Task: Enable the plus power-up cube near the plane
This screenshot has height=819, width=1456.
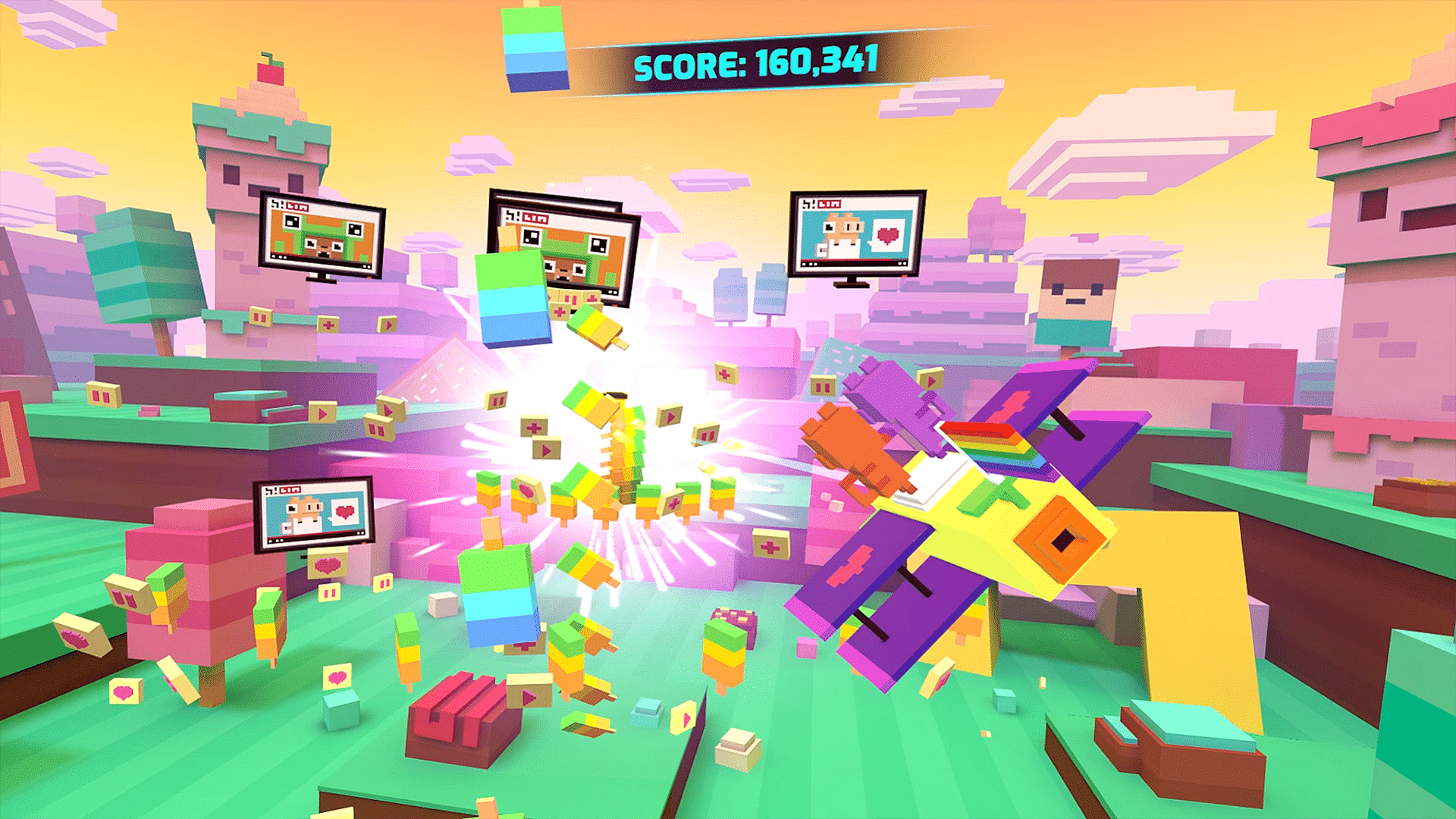Action: coord(771,547)
